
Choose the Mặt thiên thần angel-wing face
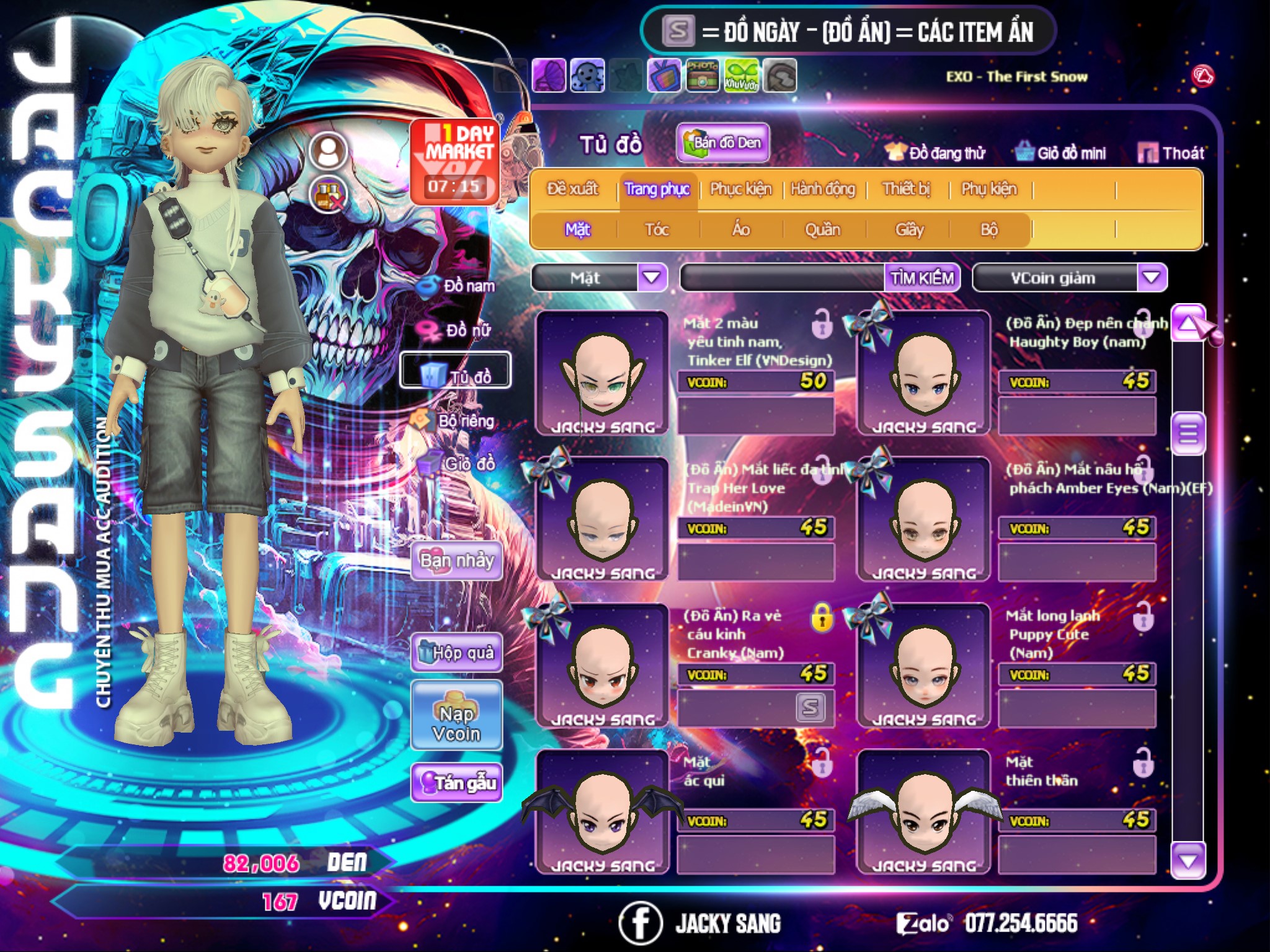(923, 812)
